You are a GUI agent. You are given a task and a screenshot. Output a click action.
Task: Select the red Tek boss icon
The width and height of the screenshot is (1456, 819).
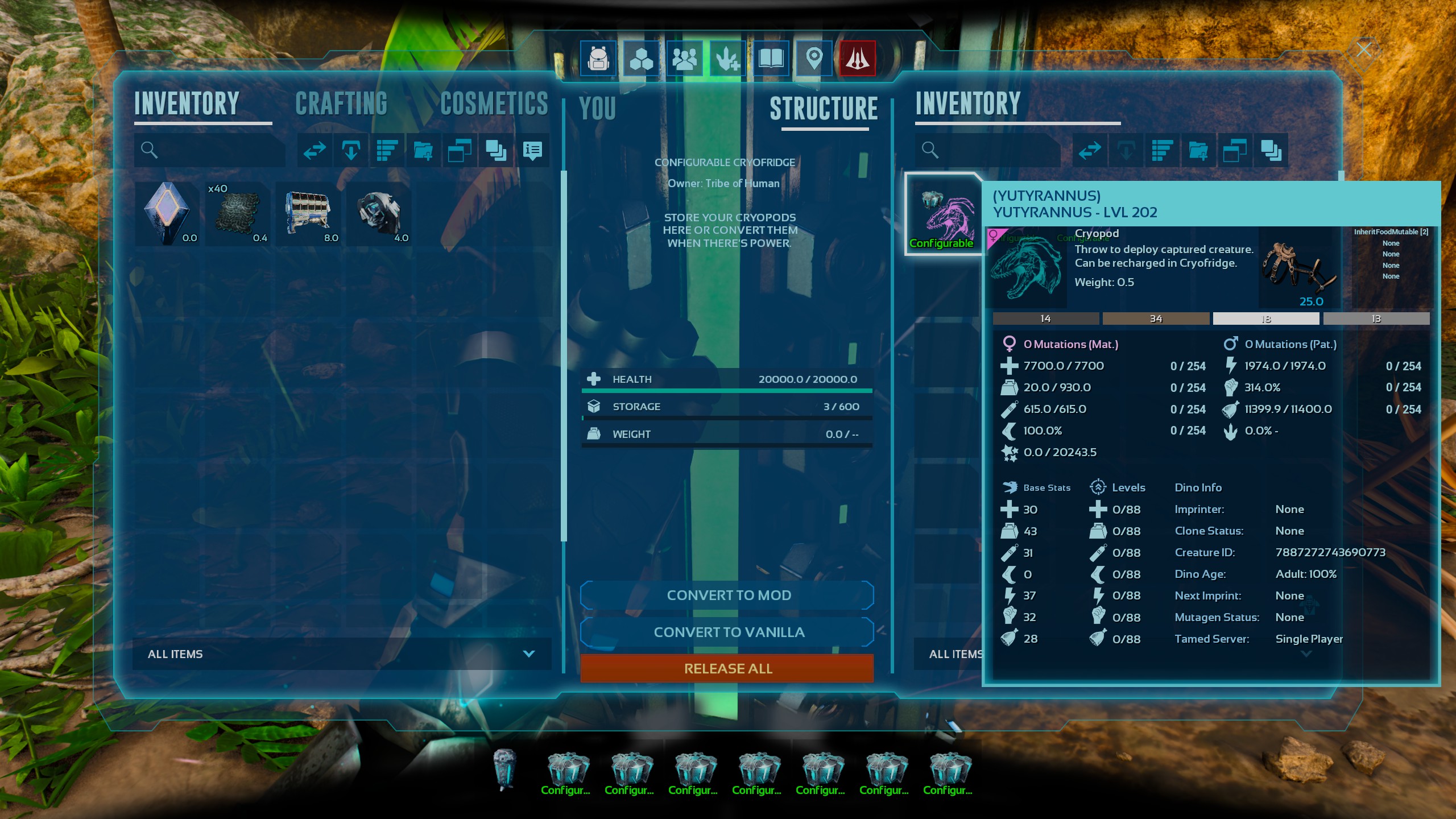point(857,57)
